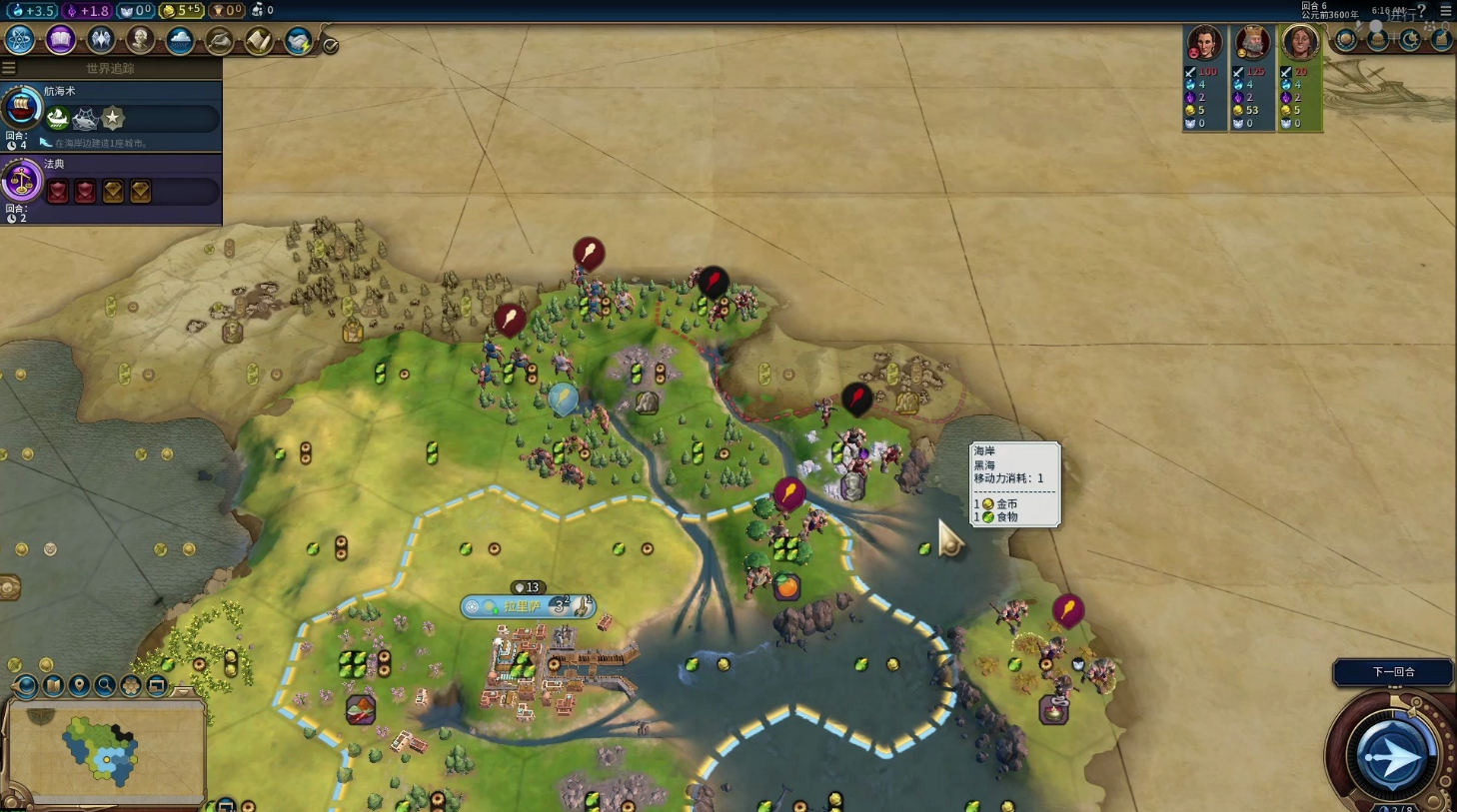This screenshot has width=1457, height=812.
Task: Select the angry female leader portrait
Action: [1204, 44]
